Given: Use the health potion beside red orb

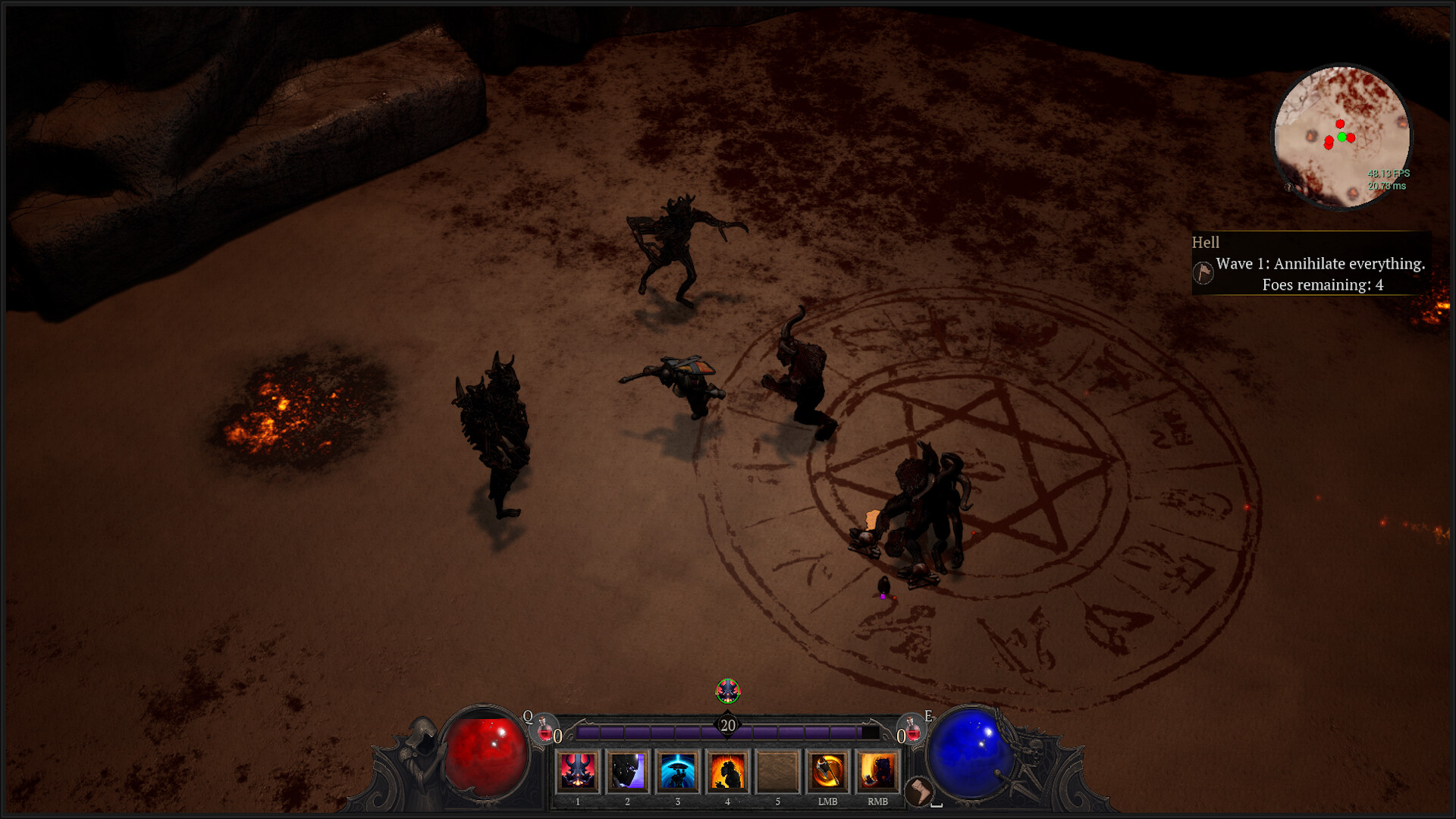Looking at the screenshot, I should tap(544, 730).
